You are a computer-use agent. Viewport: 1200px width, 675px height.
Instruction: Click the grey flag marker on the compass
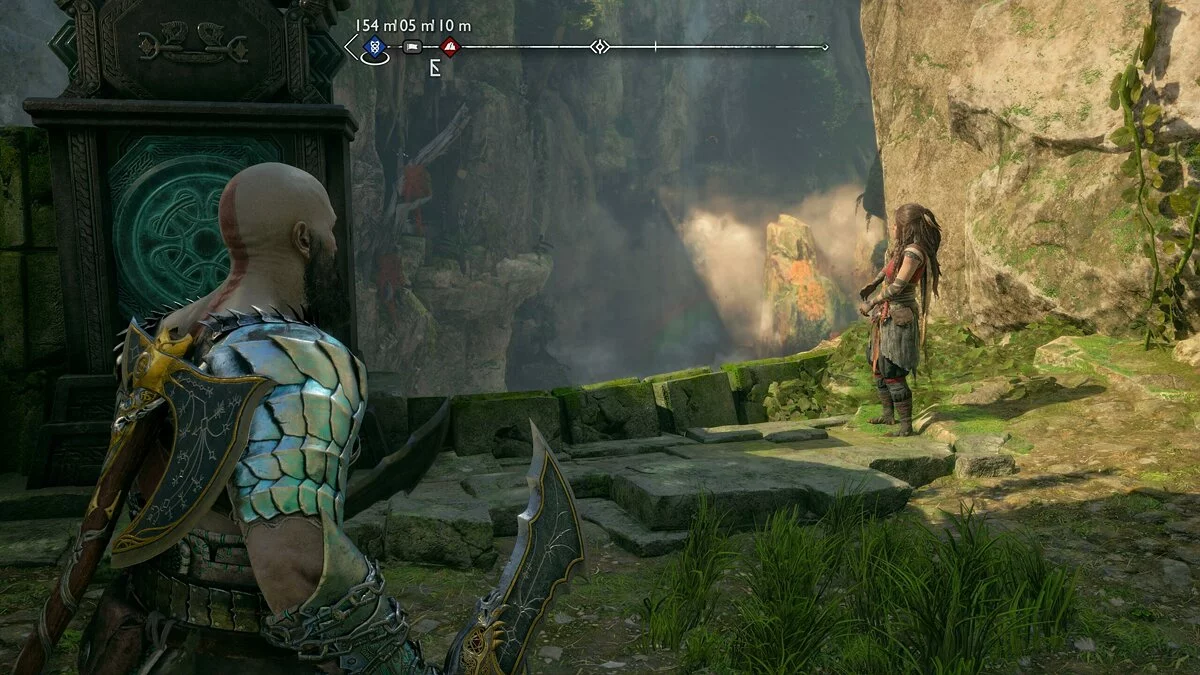click(x=412, y=47)
